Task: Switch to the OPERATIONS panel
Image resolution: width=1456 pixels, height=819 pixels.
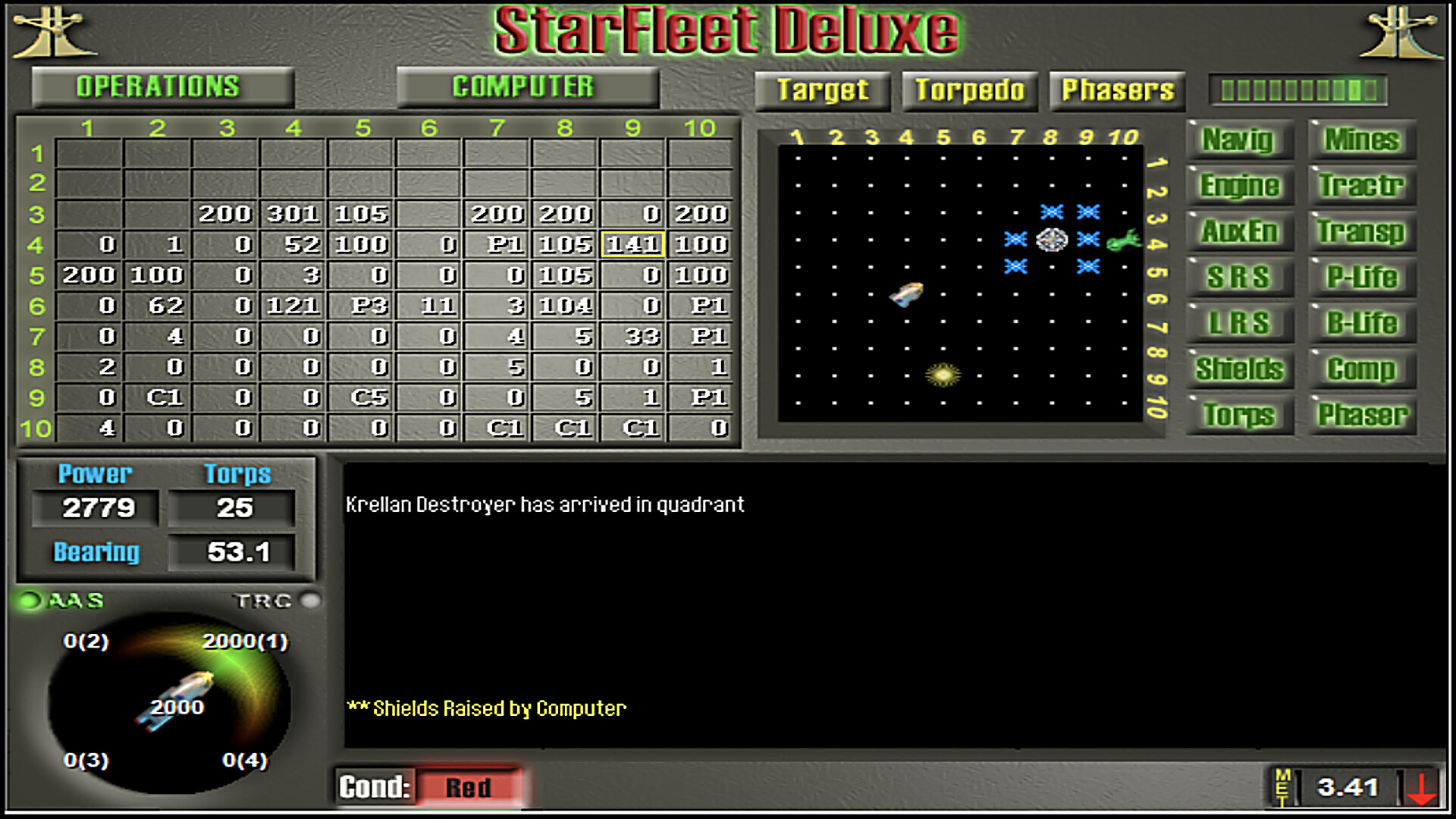Action: click(x=159, y=86)
